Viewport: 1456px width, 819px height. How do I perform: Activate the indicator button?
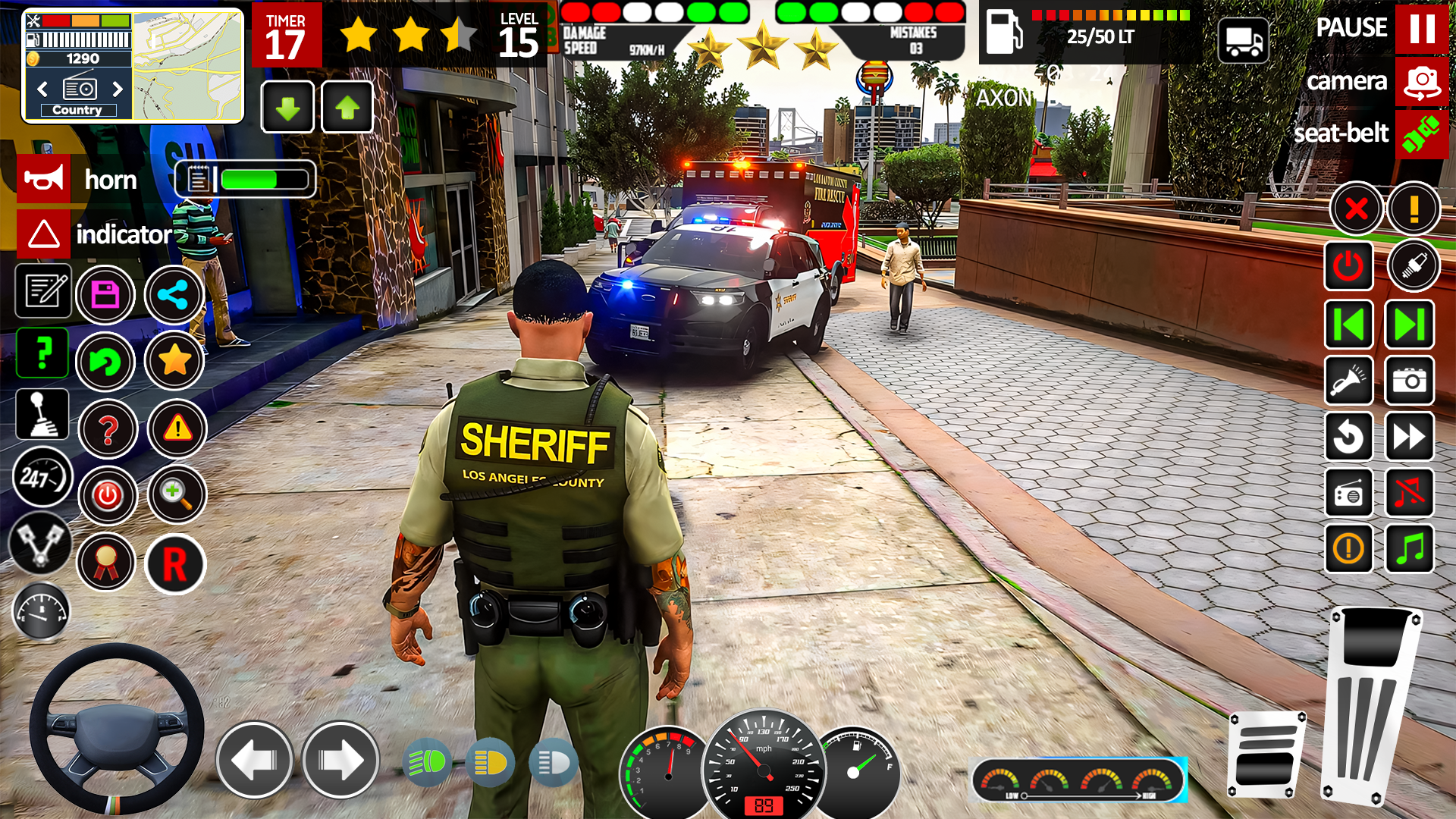coord(43,234)
